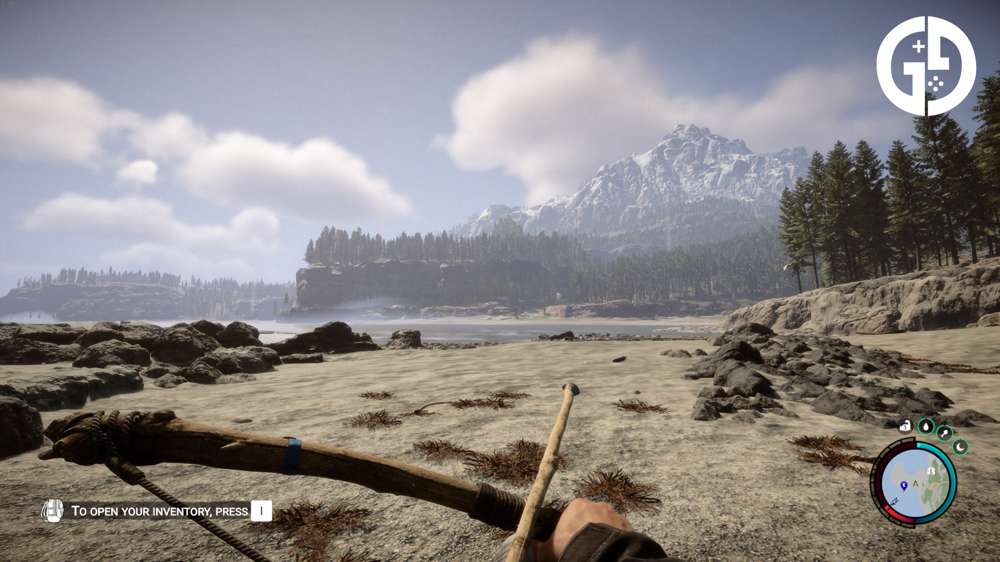Image resolution: width=1000 pixels, height=562 pixels.
Task: Click the white fist strength icon
Action: coord(904,425)
